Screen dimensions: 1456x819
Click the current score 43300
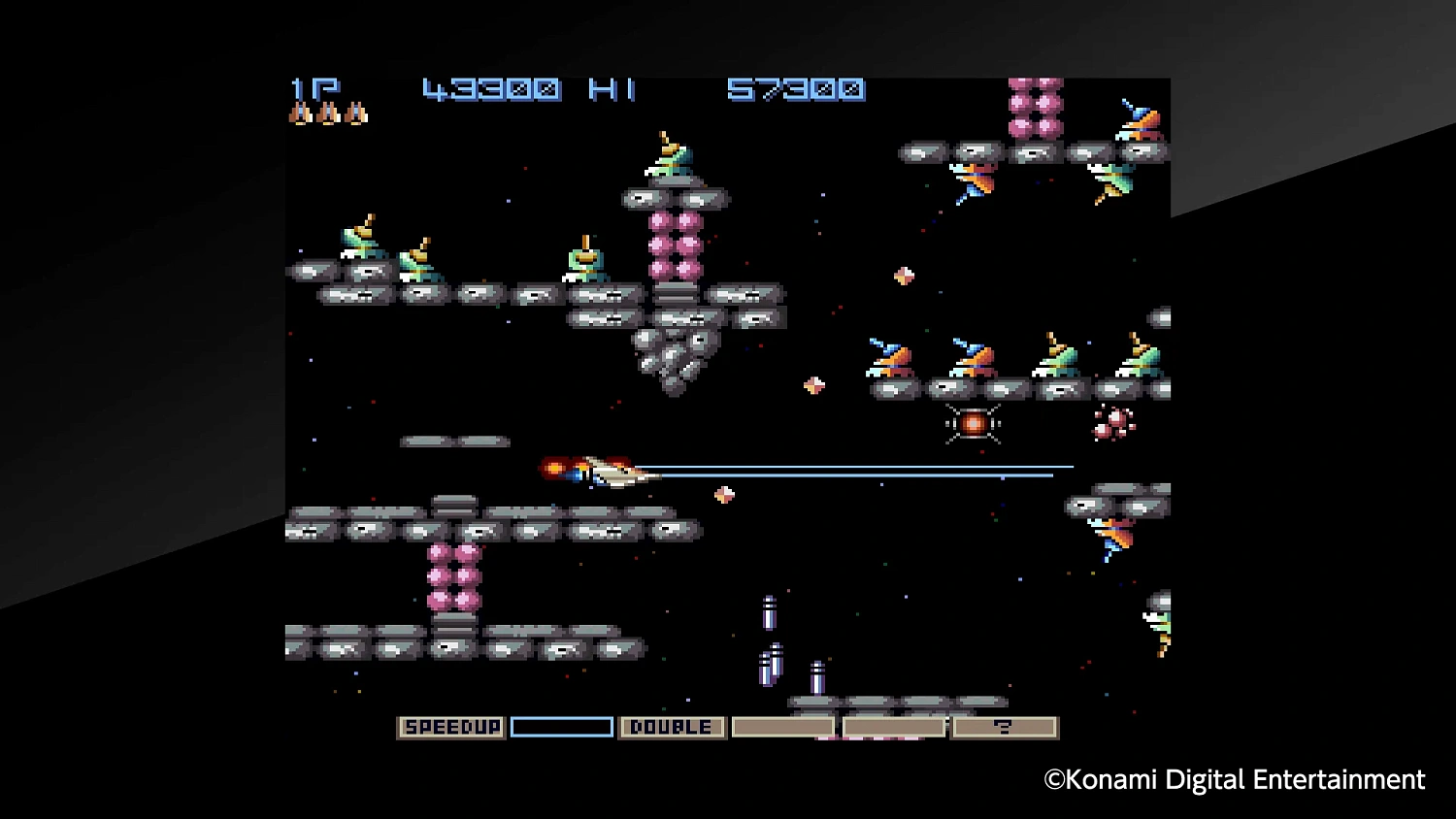point(490,89)
